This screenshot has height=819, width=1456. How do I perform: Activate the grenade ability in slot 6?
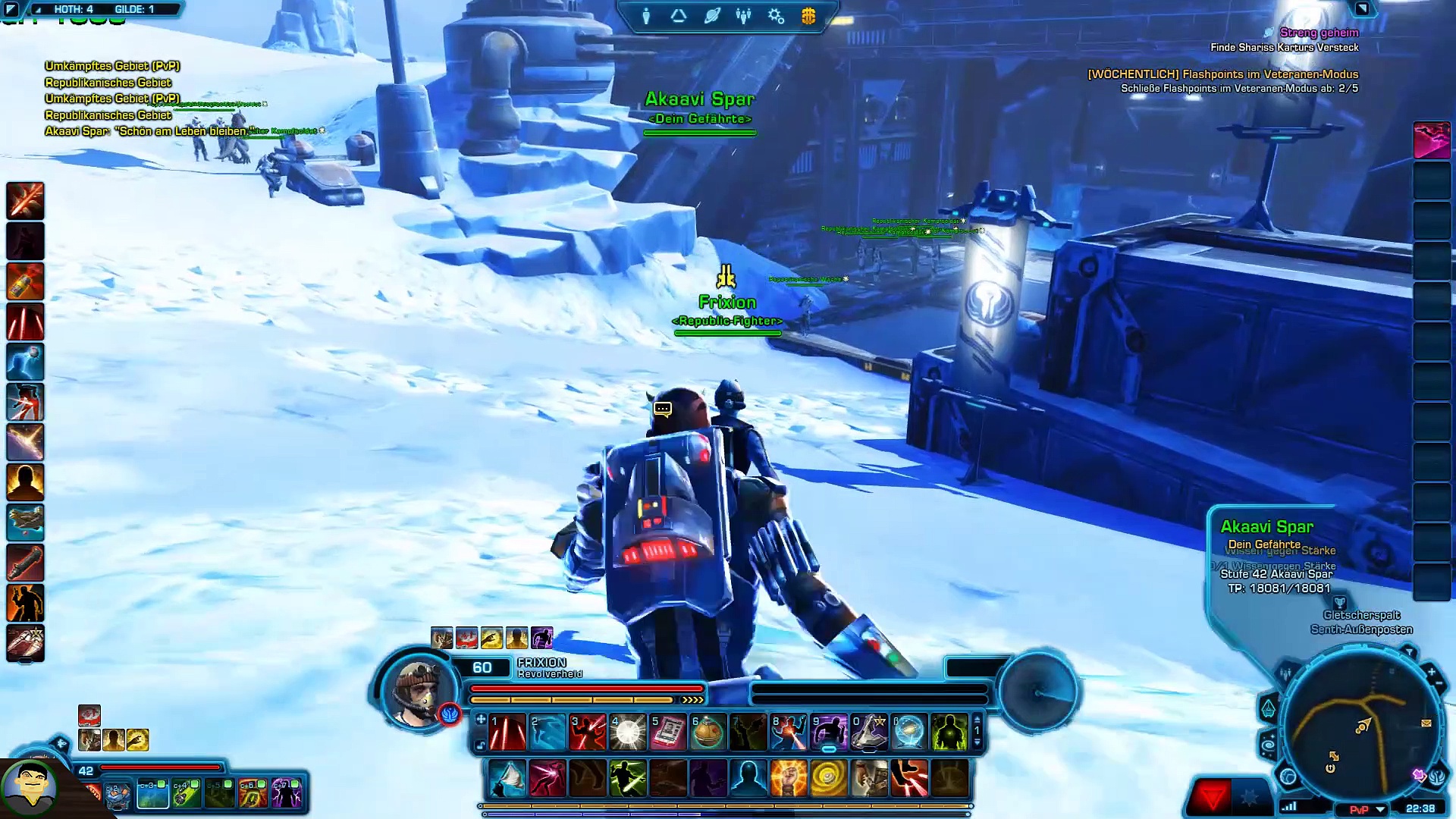[708, 733]
